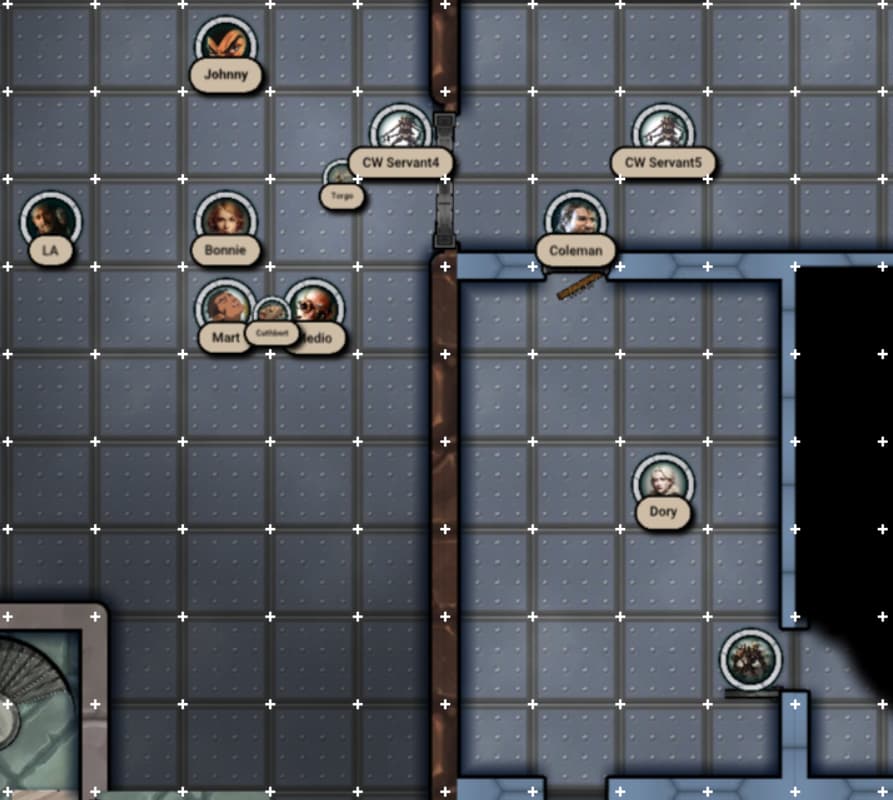This screenshot has width=893, height=800.
Task: Click the CW Servant4 token
Action: [x=400, y=132]
